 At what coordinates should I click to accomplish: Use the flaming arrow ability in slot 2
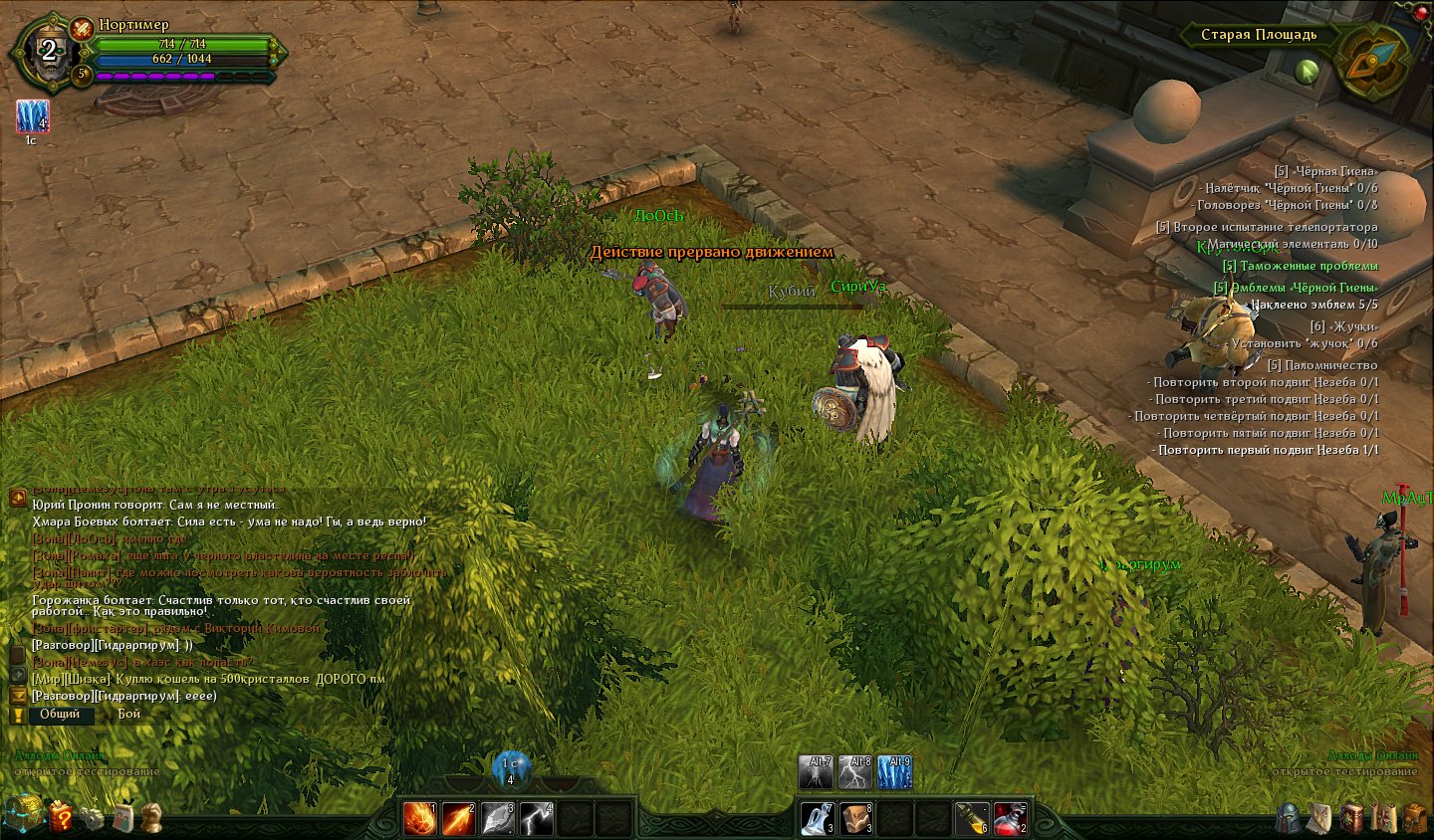[458, 818]
